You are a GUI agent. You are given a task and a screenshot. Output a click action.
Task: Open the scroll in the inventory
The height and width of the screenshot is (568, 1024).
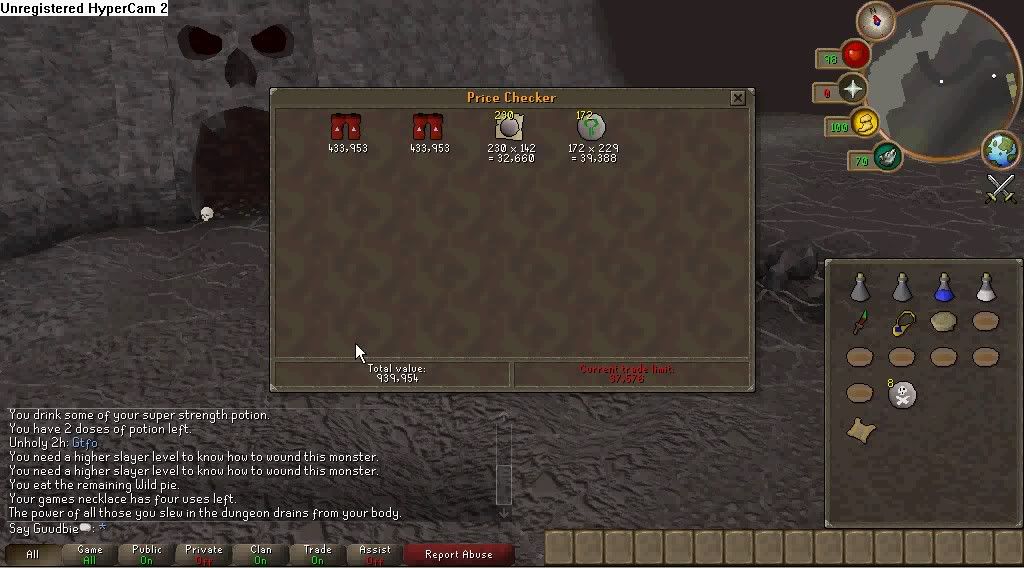860,430
